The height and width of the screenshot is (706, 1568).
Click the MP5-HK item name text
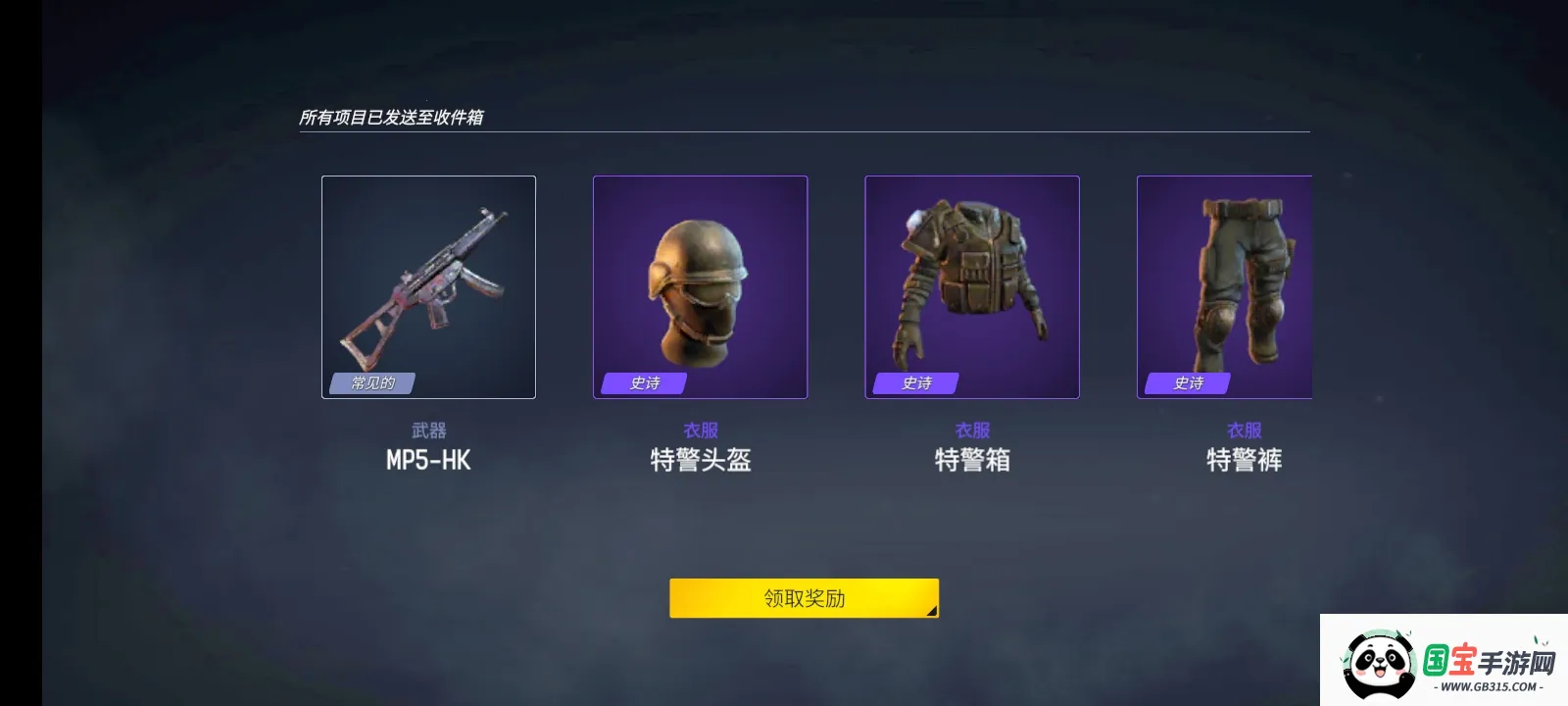tap(428, 460)
